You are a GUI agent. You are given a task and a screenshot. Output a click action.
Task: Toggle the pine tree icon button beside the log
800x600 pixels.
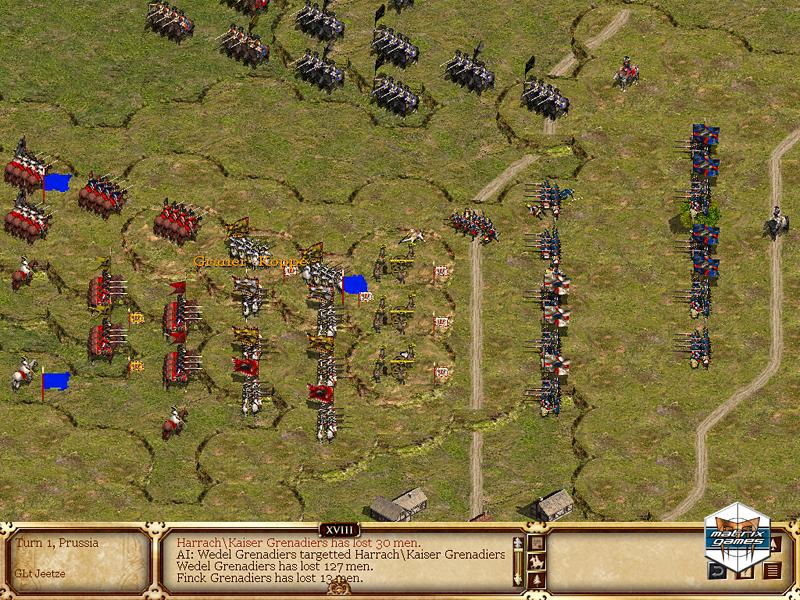point(536,580)
